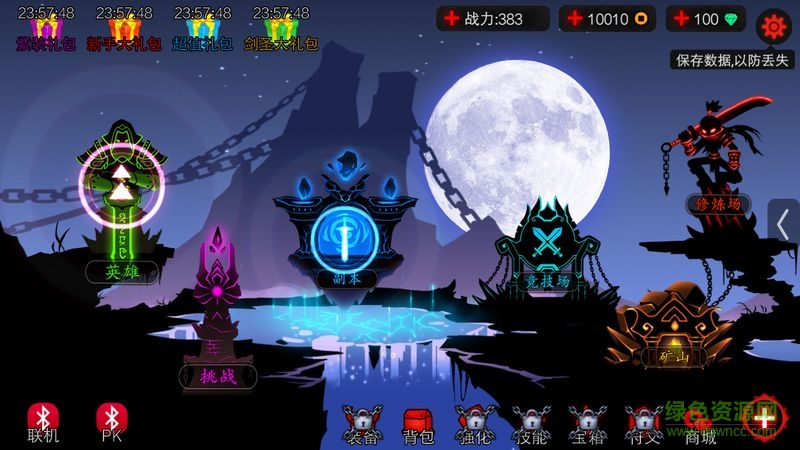The height and width of the screenshot is (450, 800).
Task: Start a Bluetooth PK match
Action: coord(110,420)
